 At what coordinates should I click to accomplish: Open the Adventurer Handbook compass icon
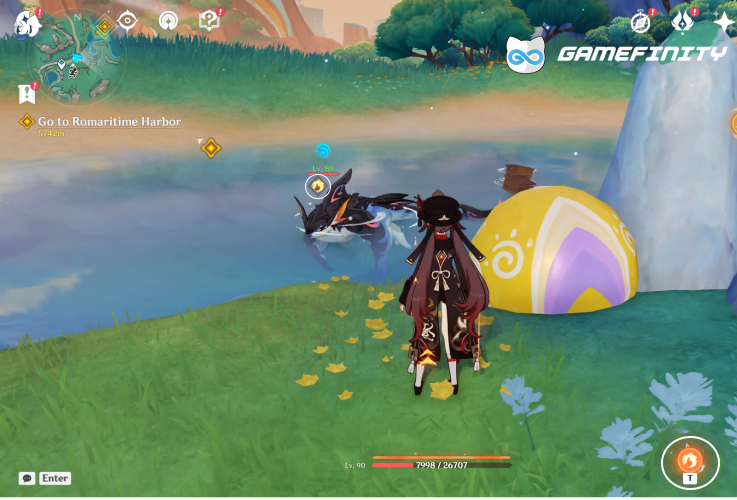(x=641, y=21)
